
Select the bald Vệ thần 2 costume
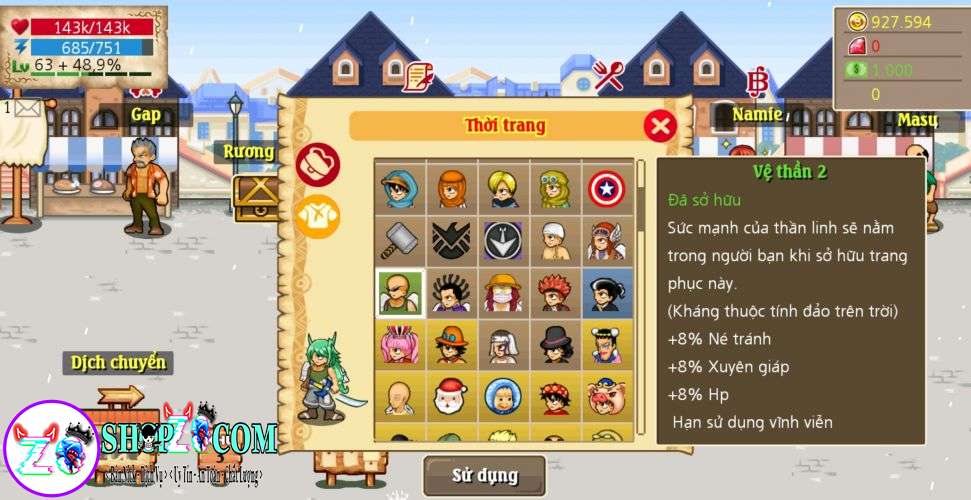pyautogui.click(x=400, y=293)
